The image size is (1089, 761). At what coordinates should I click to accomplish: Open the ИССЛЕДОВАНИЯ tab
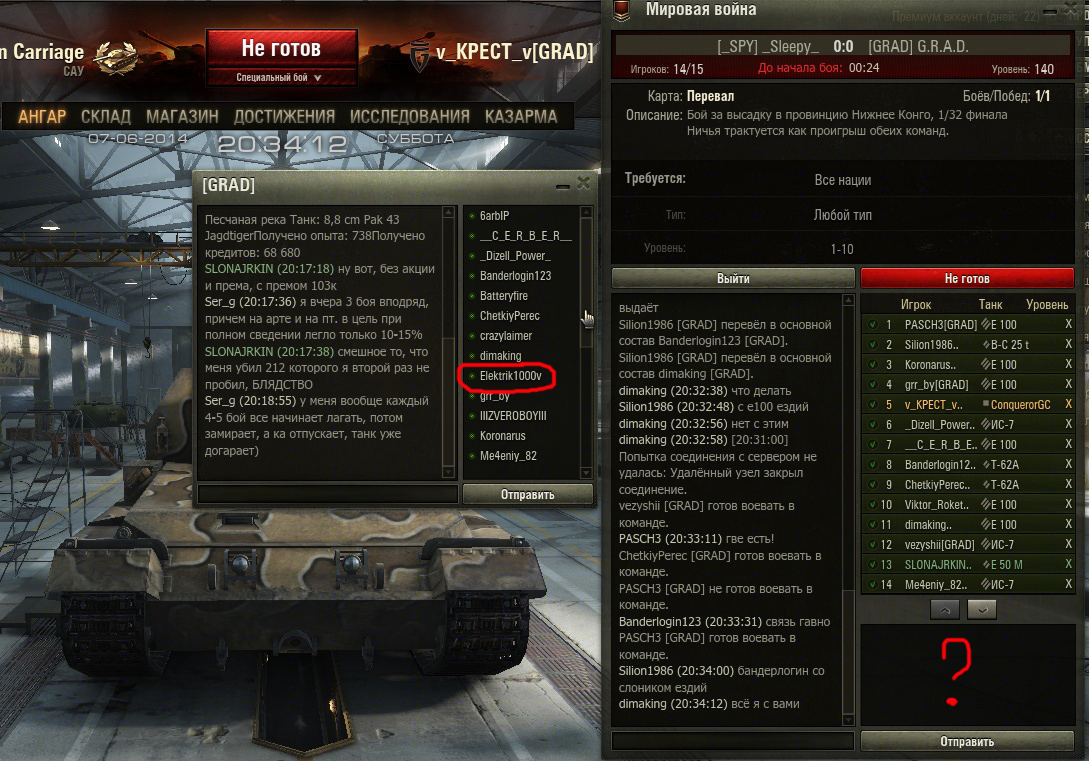(409, 116)
